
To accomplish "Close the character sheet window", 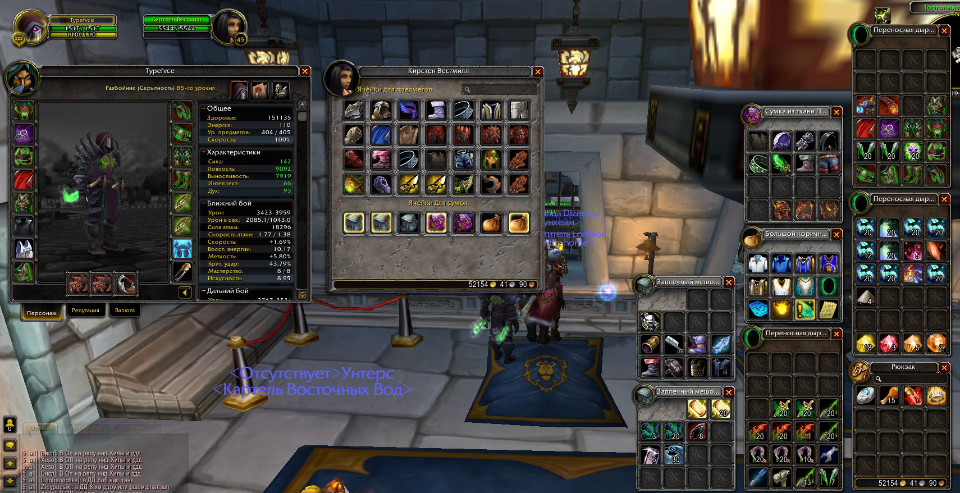I will pyautogui.click(x=304, y=71).
